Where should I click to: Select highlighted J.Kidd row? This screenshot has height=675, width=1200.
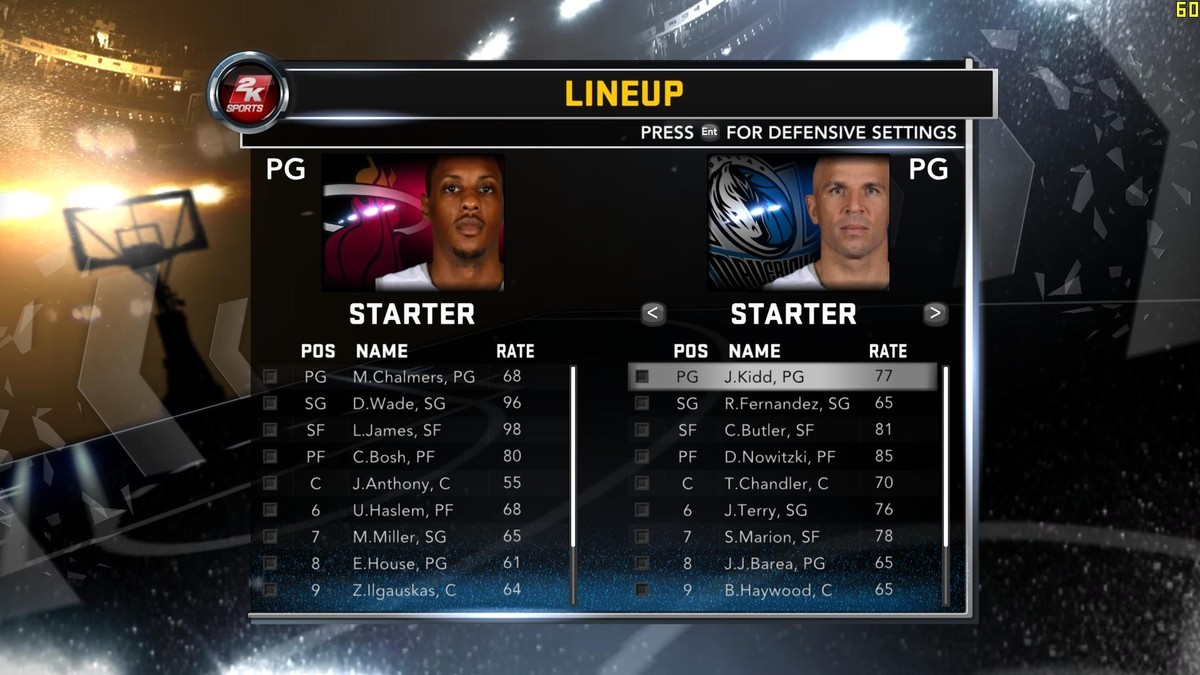pyautogui.click(x=782, y=377)
